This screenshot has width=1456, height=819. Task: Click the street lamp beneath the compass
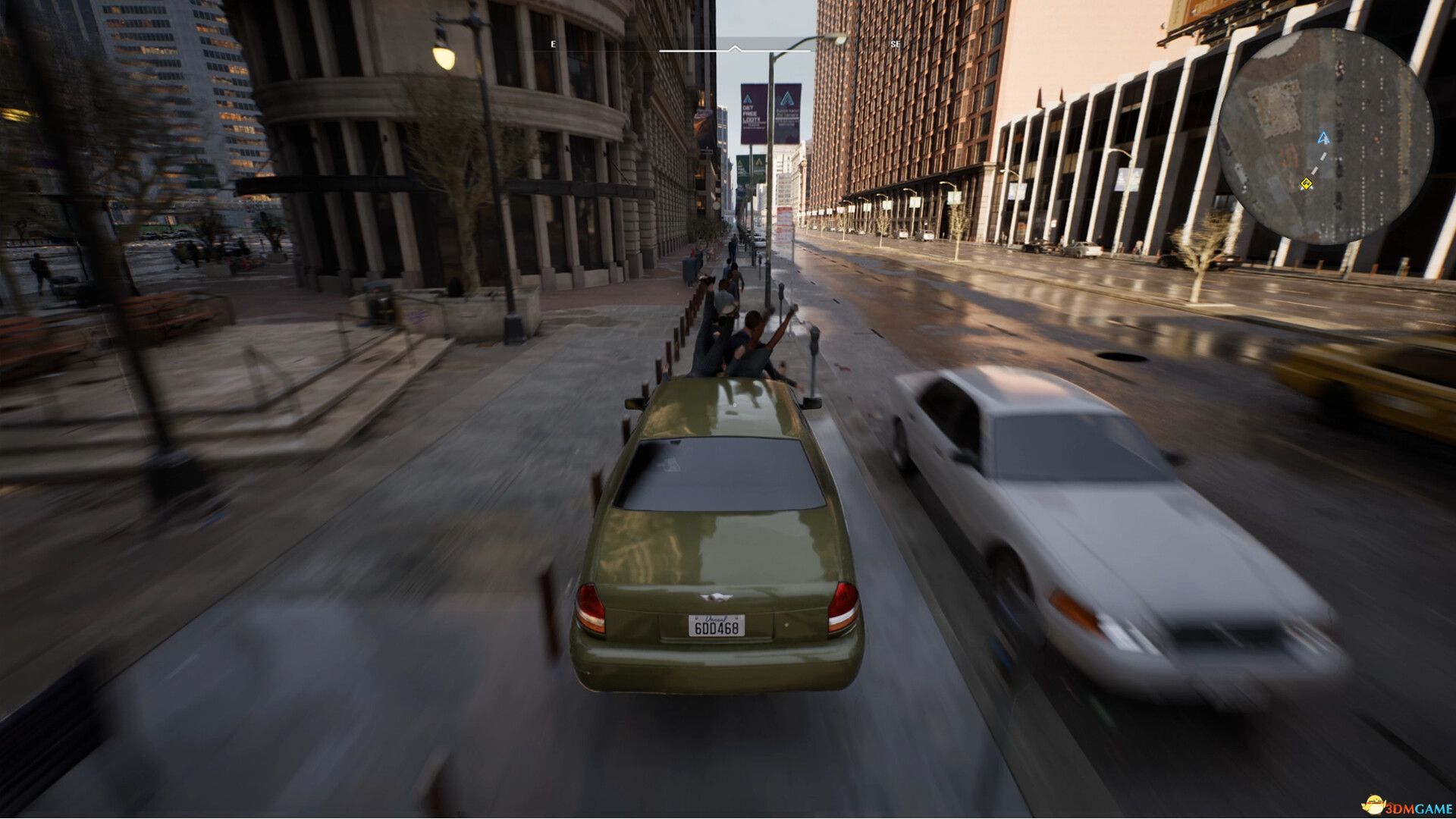click(775, 76)
